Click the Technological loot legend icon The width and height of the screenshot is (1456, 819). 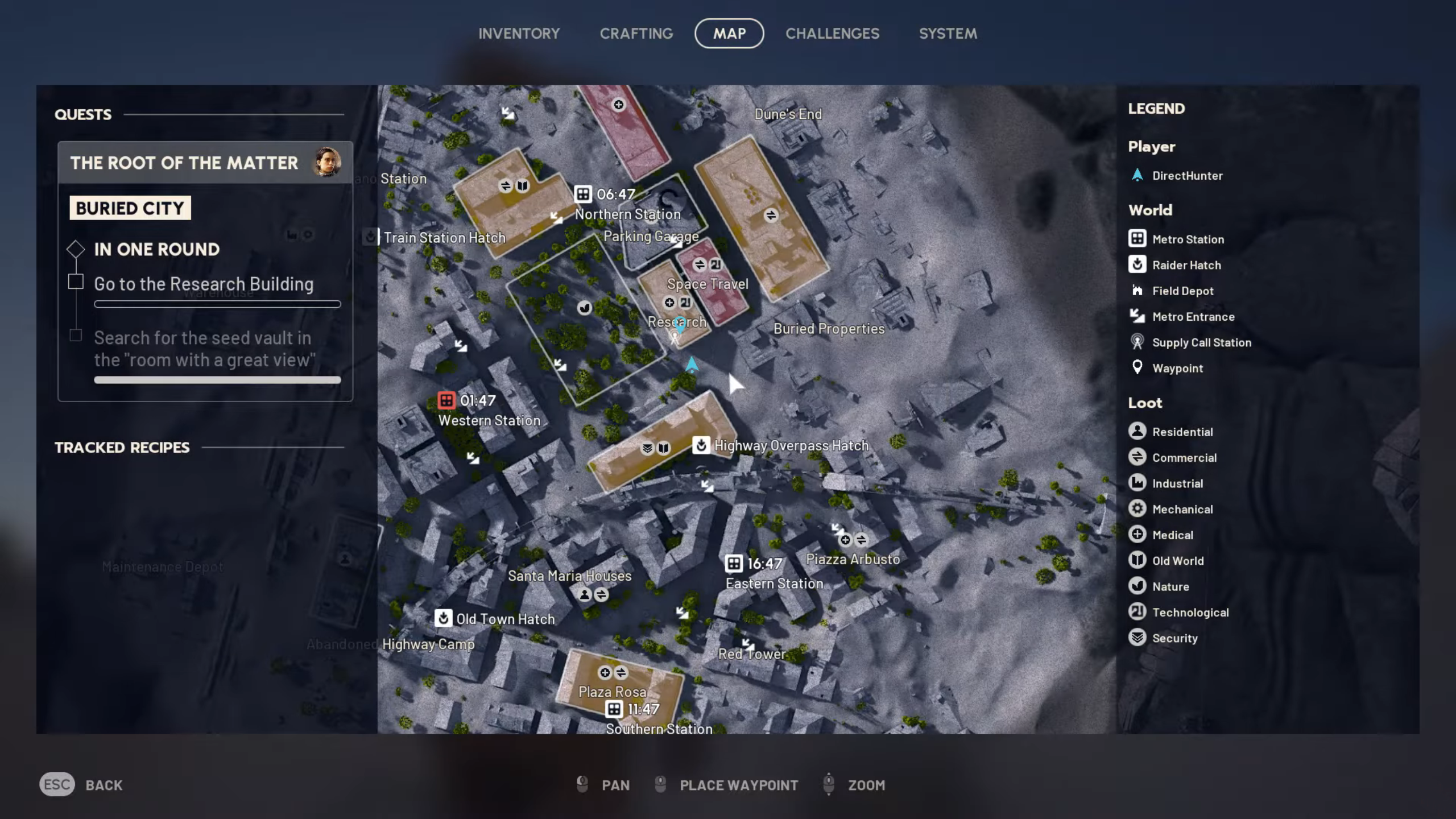click(x=1139, y=612)
